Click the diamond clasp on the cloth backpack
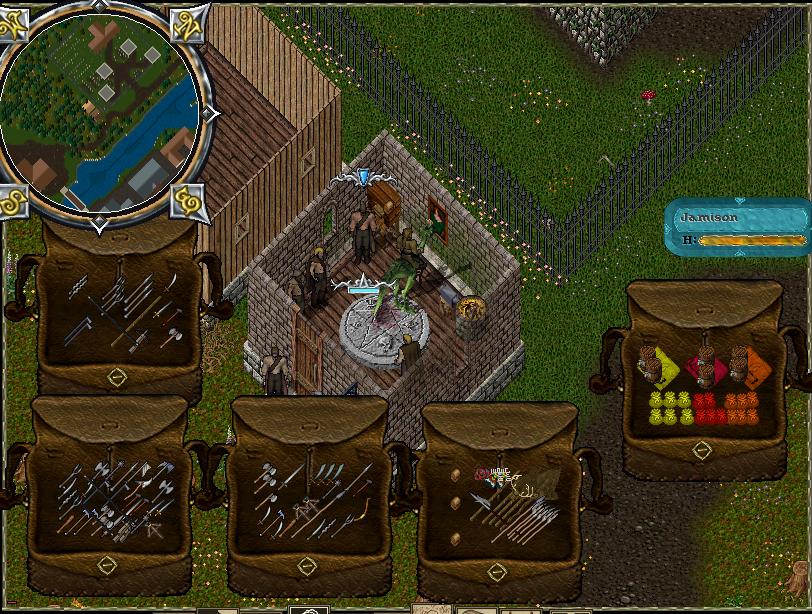The width and height of the screenshot is (812, 614). click(702, 451)
